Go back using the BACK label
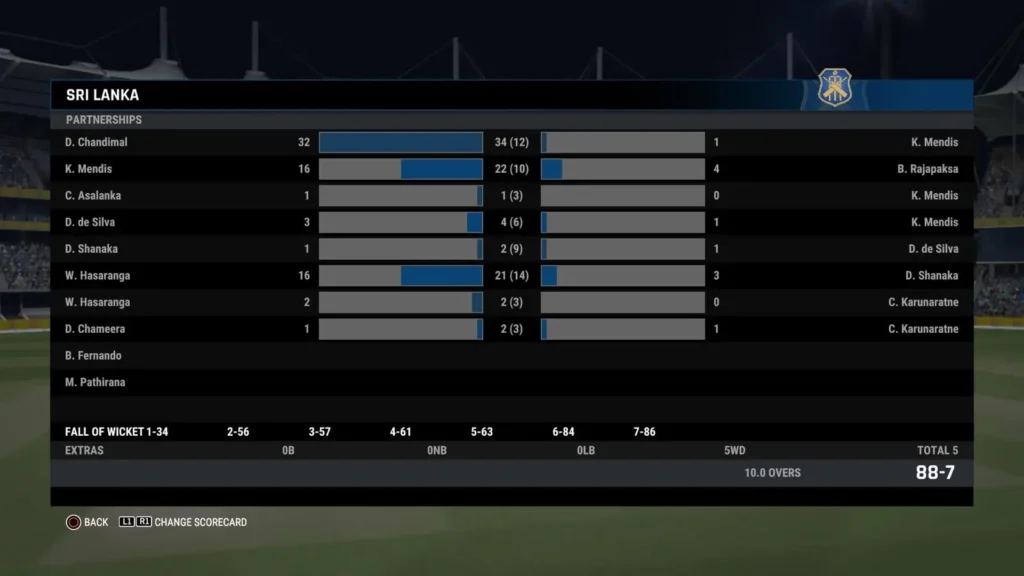 coord(96,522)
